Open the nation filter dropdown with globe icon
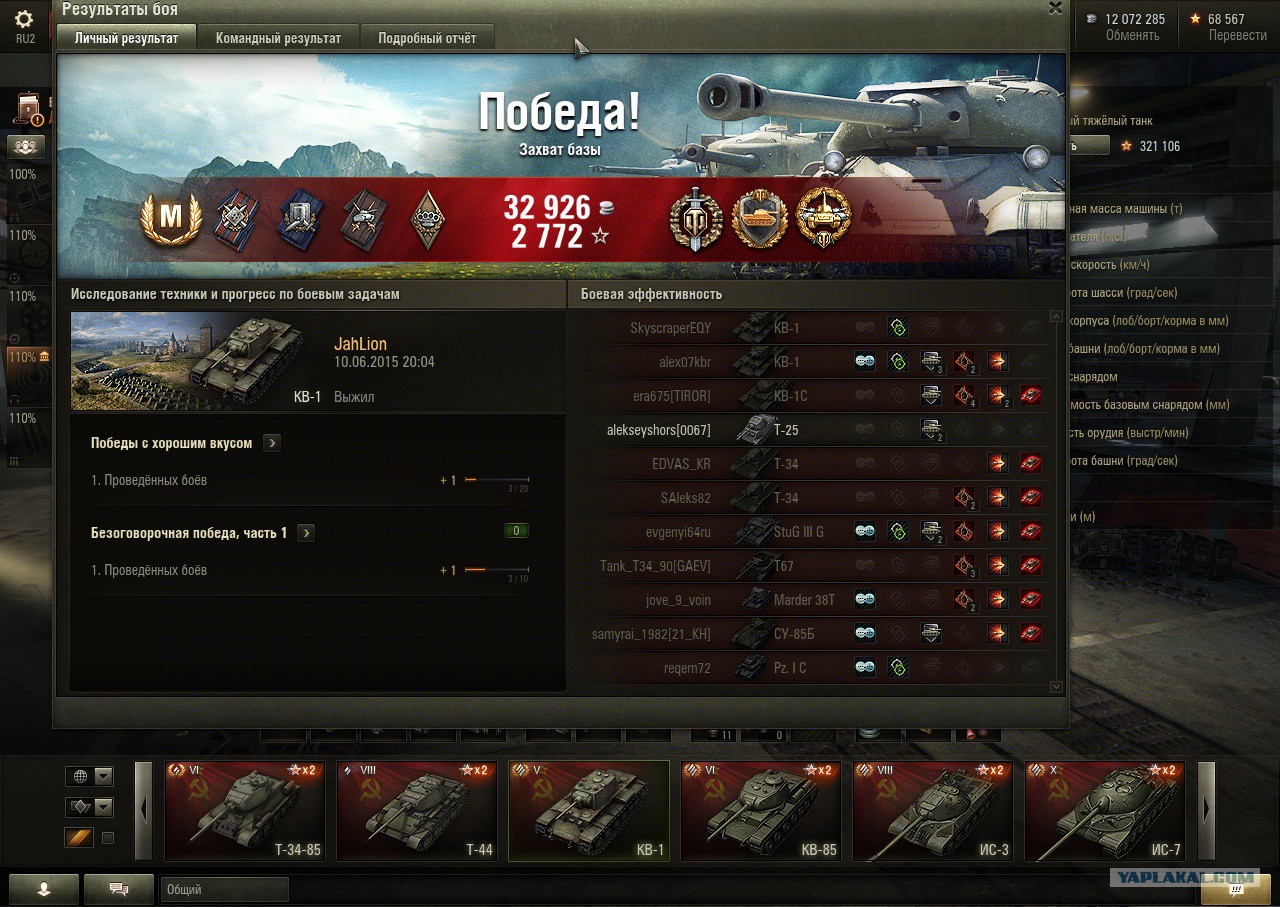Image resolution: width=1280 pixels, height=907 pixels. click(89, 776)
